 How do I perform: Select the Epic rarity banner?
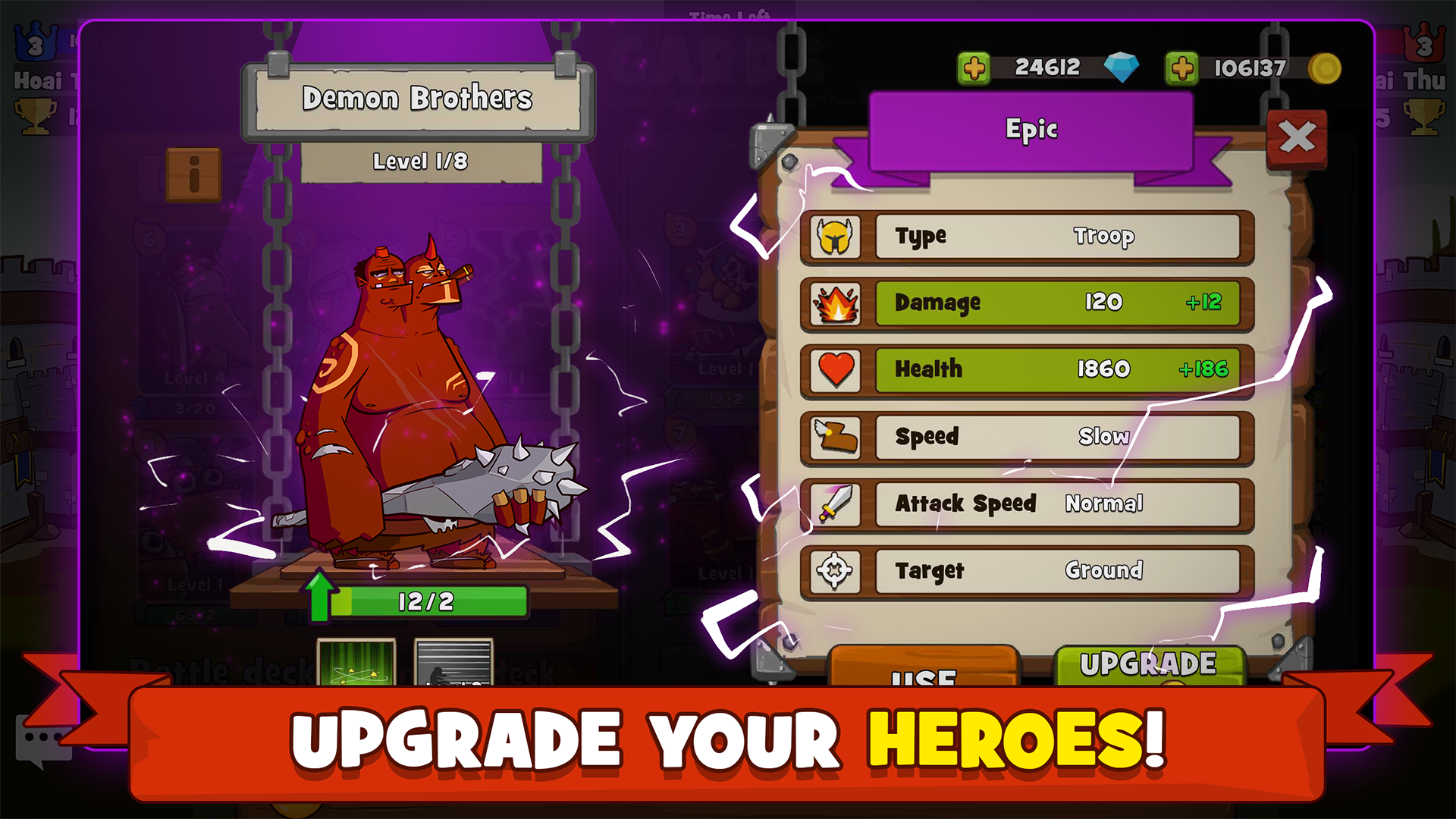point(1031,129)
